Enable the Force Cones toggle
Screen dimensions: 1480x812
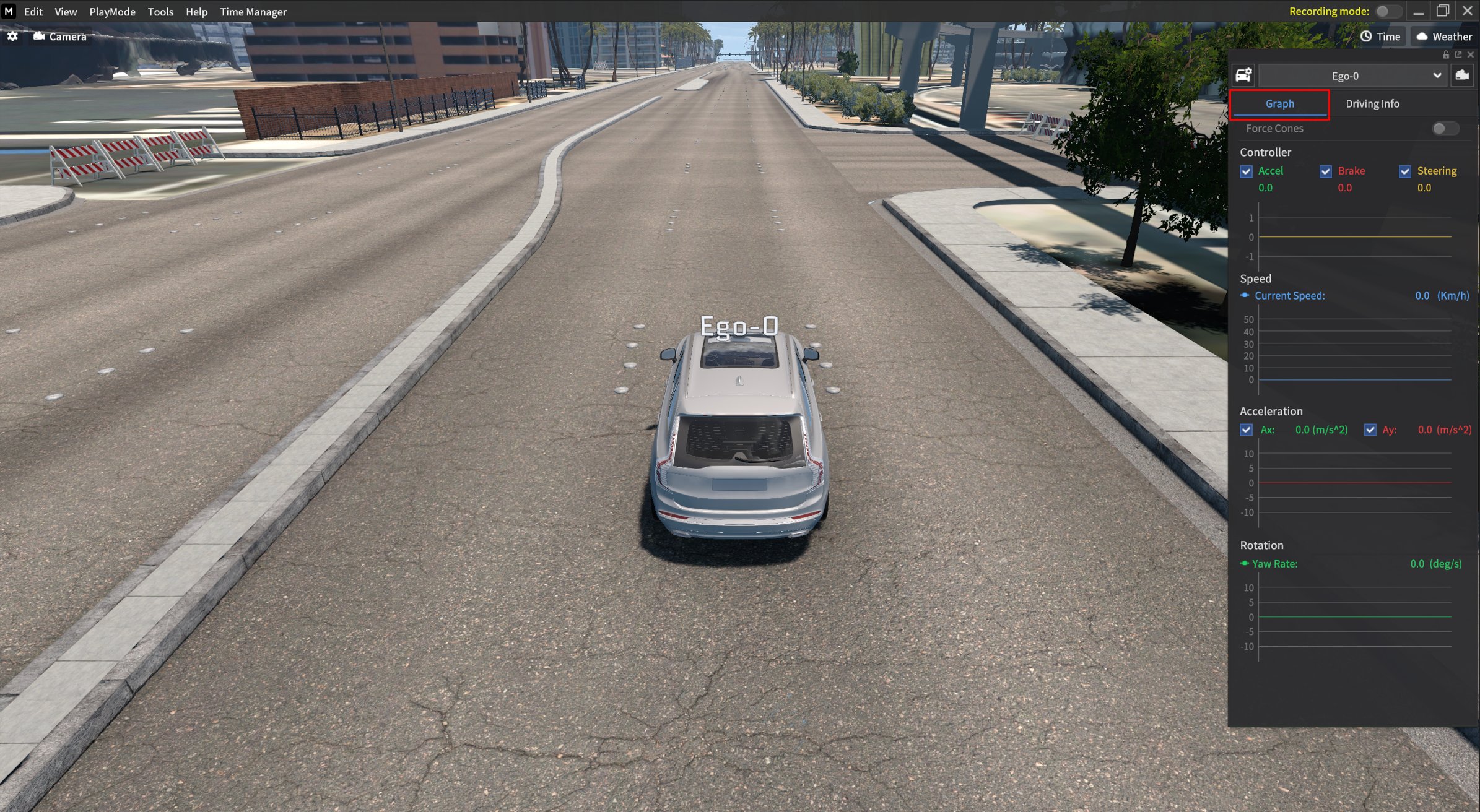[x=1445, y=128]
